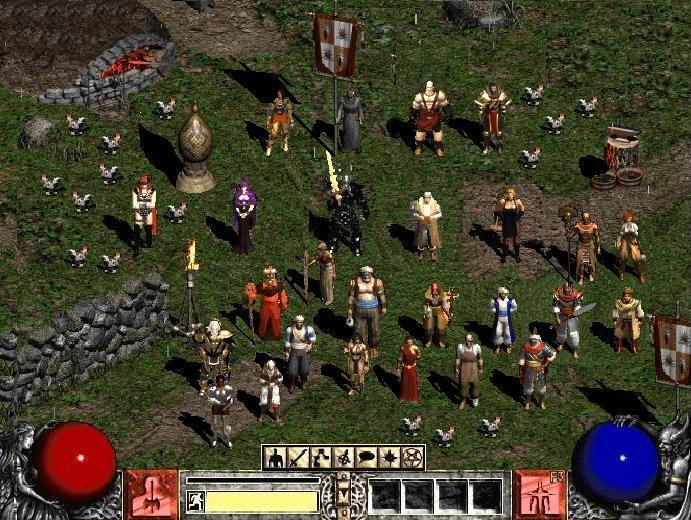Image resolution: width=691 pixels, height=520 pixels.
Task: Open the skill tree icon in the mini-panel
Action: click(321, 458)
